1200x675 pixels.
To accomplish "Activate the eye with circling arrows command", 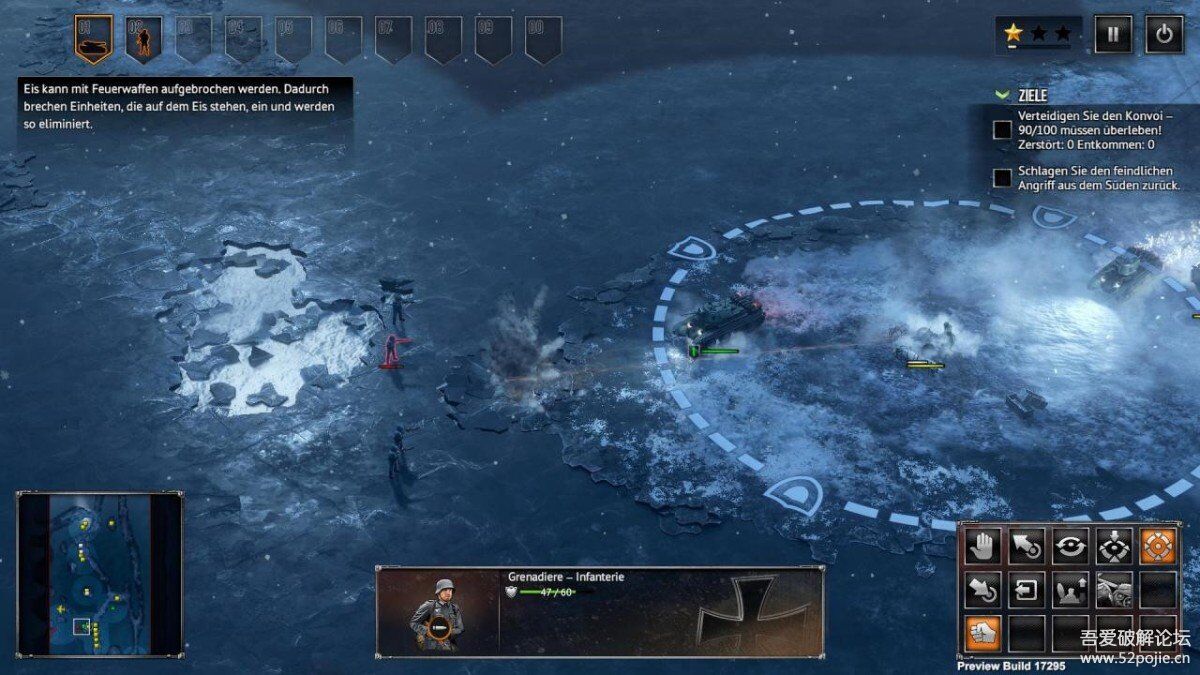I will point(1070,546).
